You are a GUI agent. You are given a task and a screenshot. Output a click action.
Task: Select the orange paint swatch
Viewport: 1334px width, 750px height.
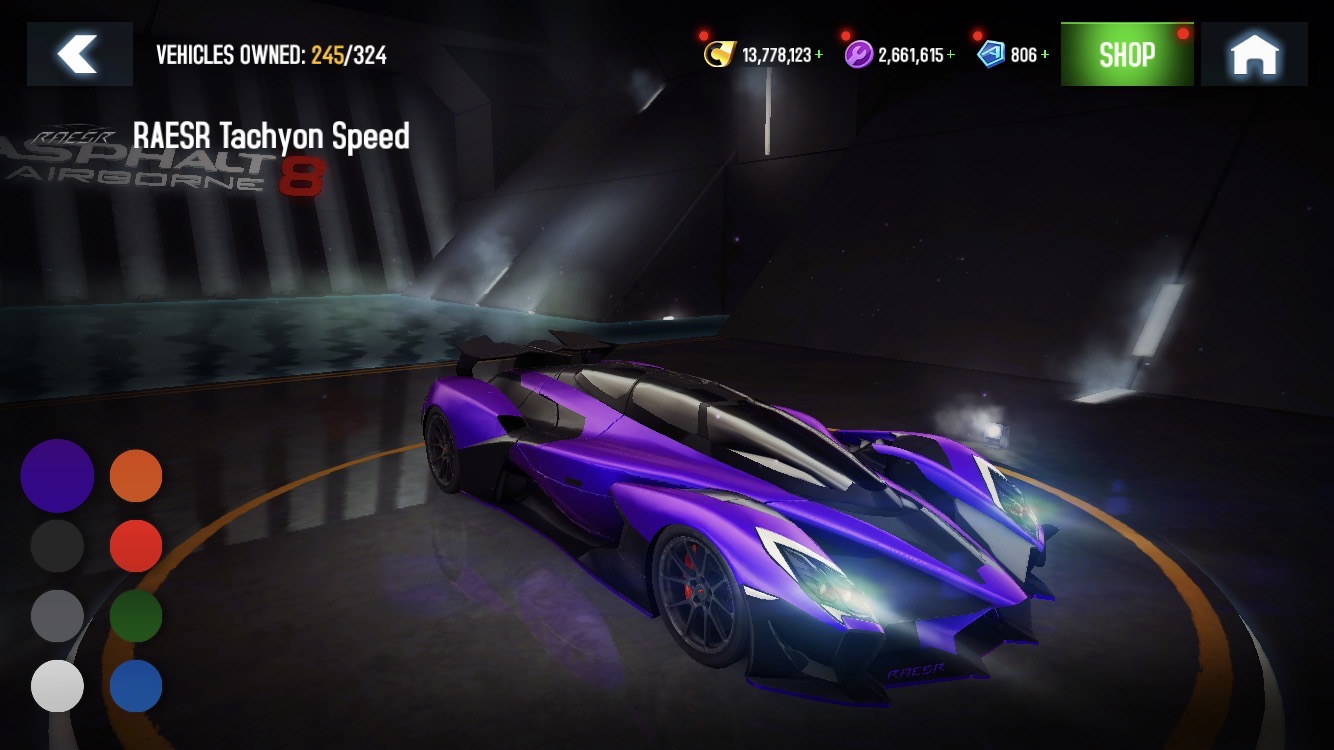(x=136, y=476)
